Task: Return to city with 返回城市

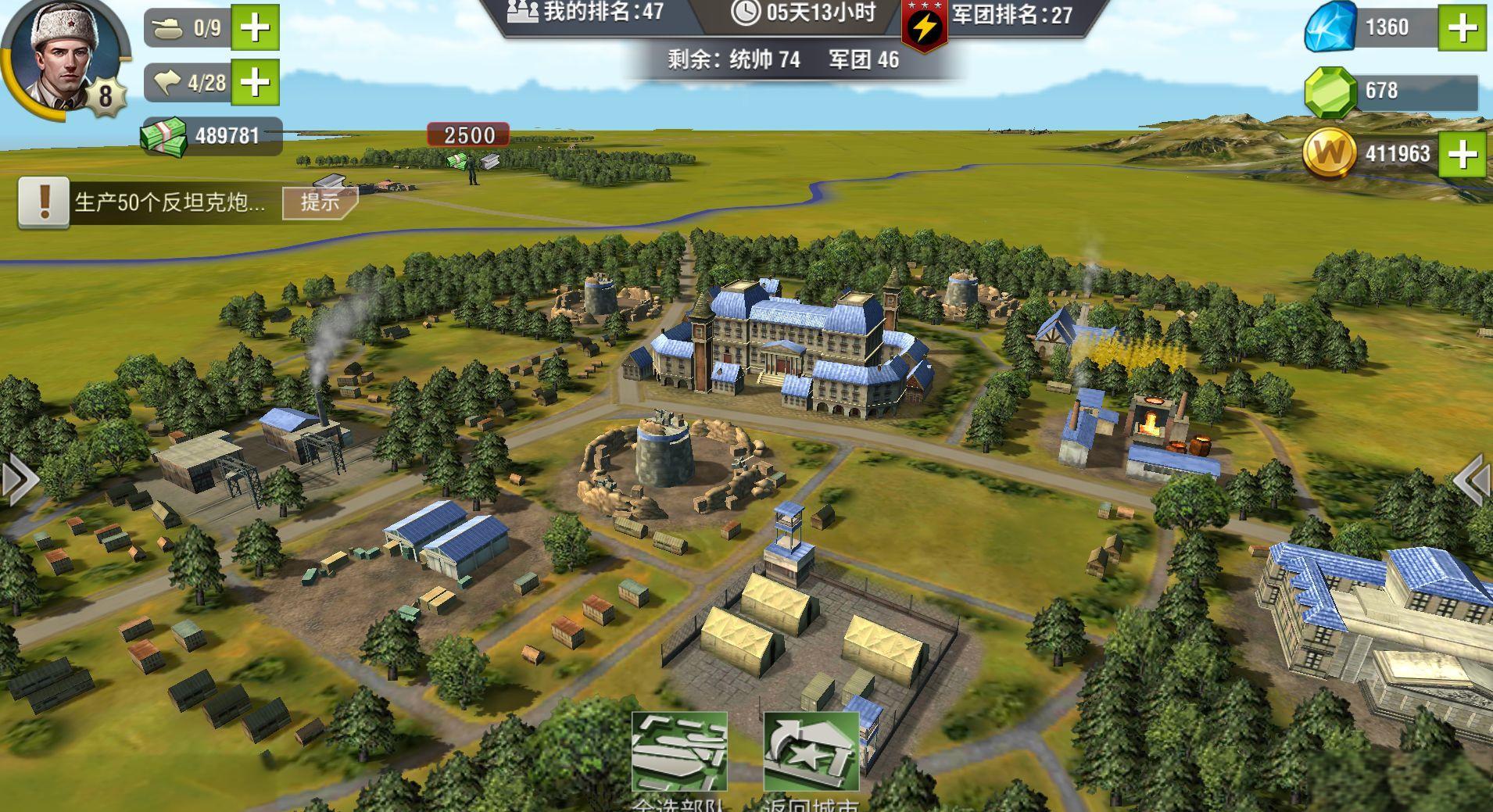Action: click(811, 754)
